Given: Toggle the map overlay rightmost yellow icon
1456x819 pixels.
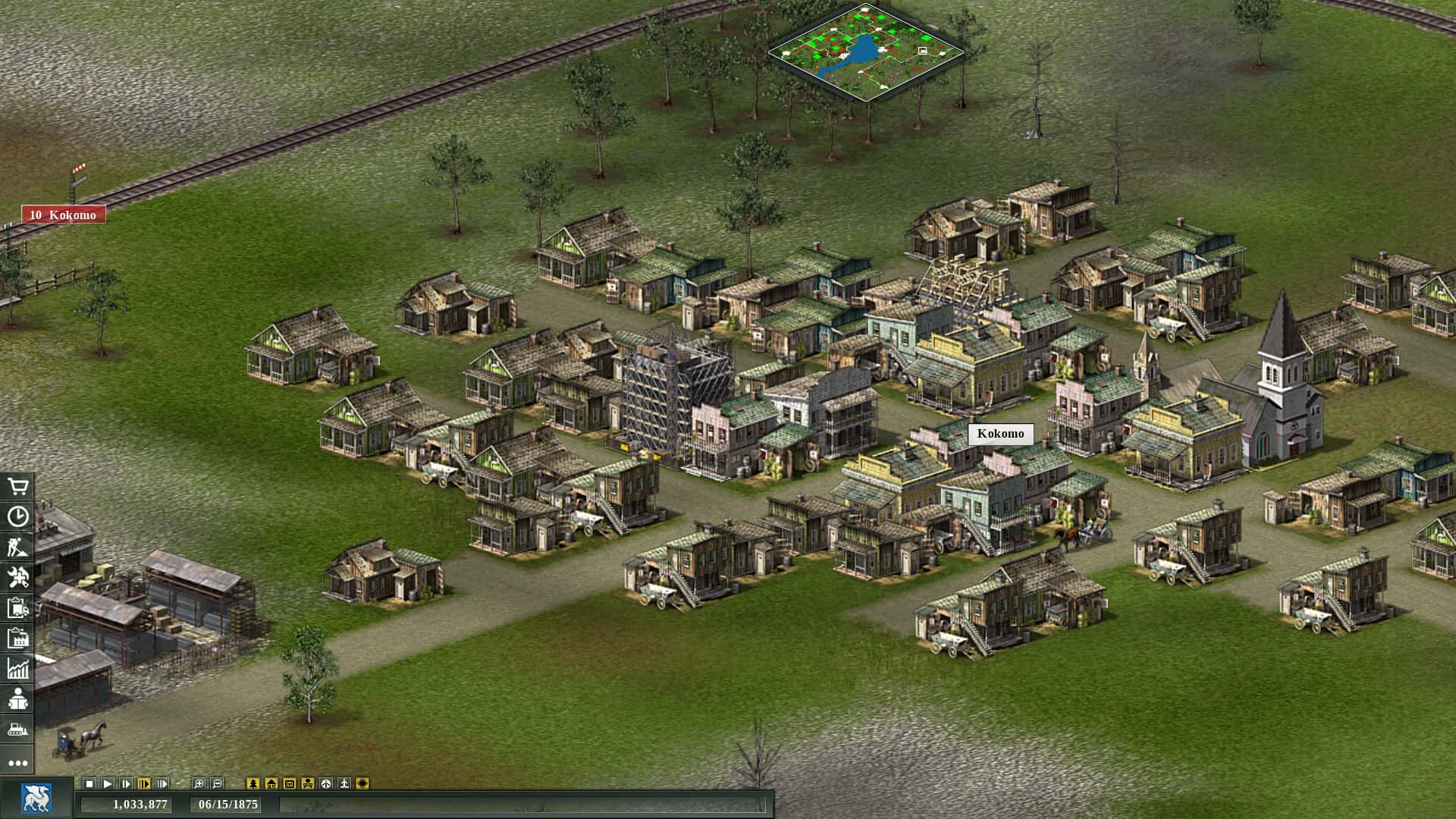Looking at the screenshot, I should point(361,783).
